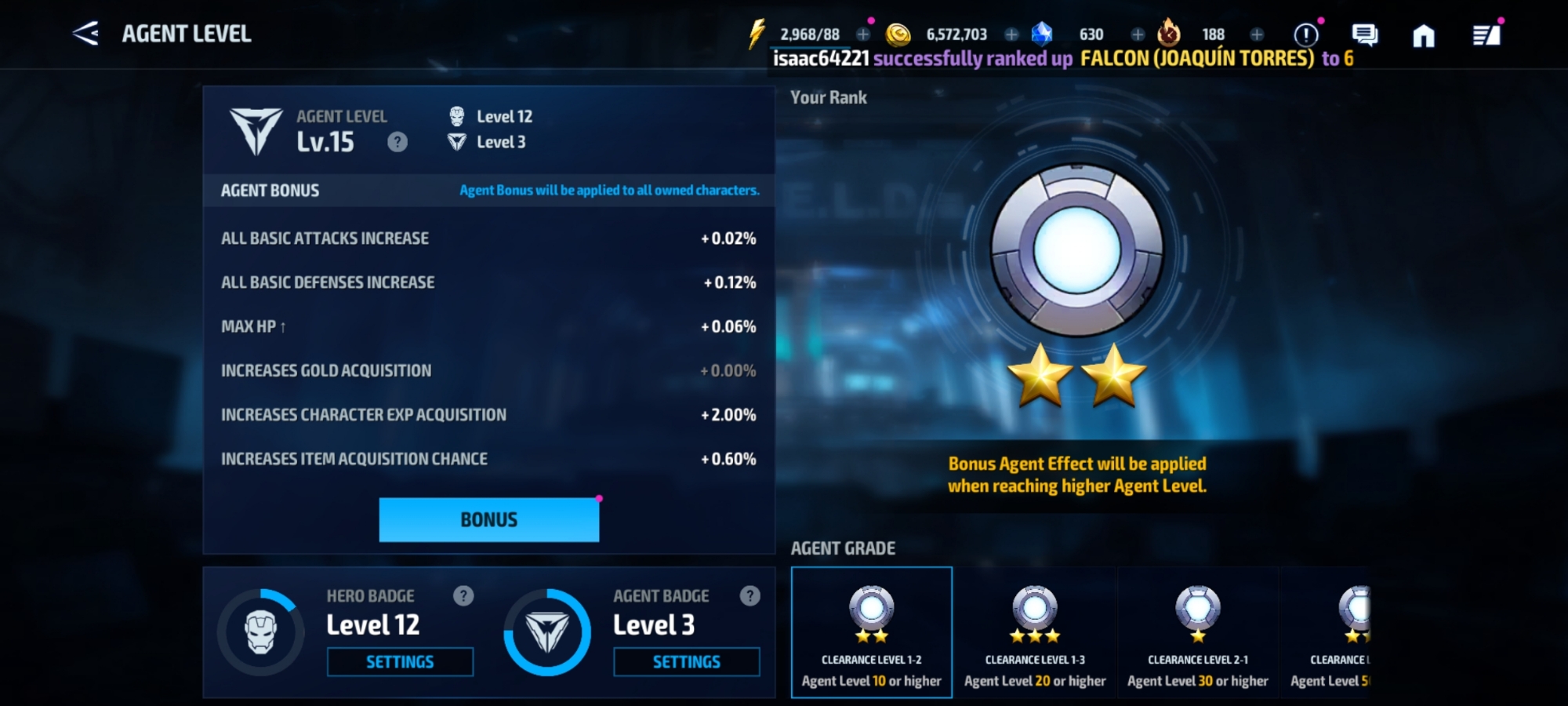
Task: Select Clearance Level 1-3 agent grade
Action: point(1035,632)
